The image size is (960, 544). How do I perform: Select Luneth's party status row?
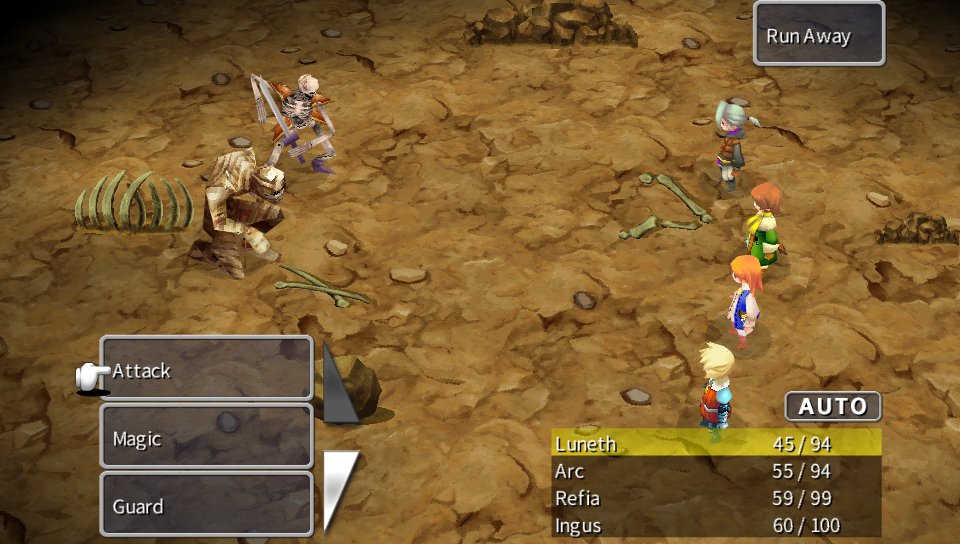(716, 444)
